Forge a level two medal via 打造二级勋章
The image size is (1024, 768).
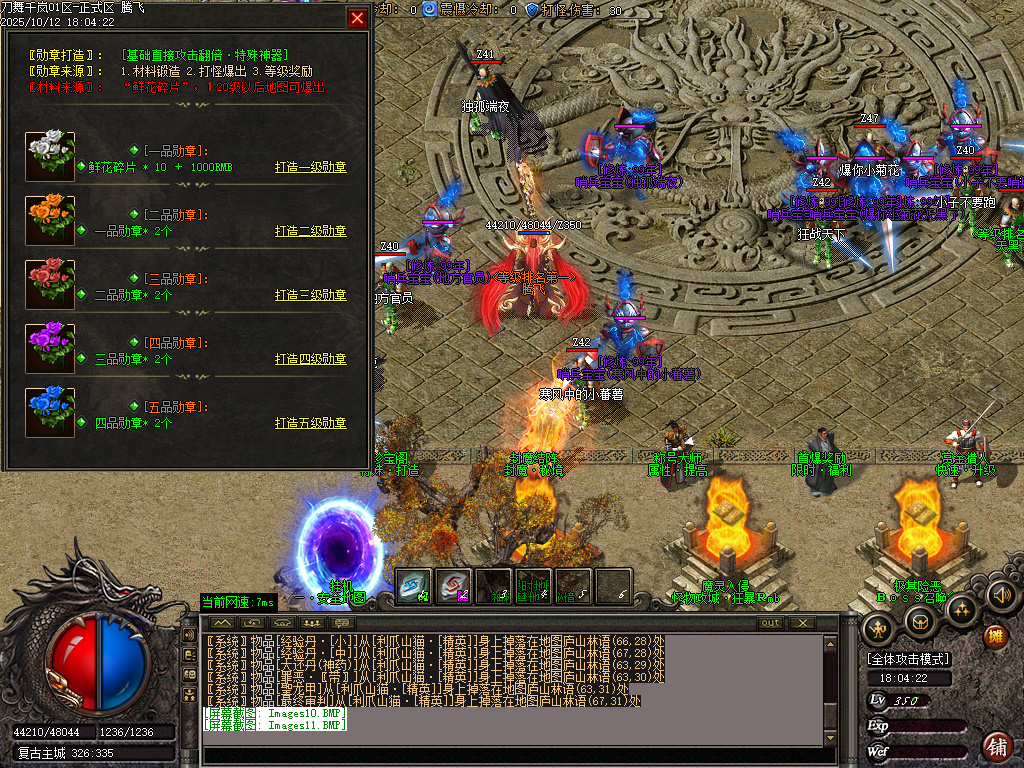[310, 231]
